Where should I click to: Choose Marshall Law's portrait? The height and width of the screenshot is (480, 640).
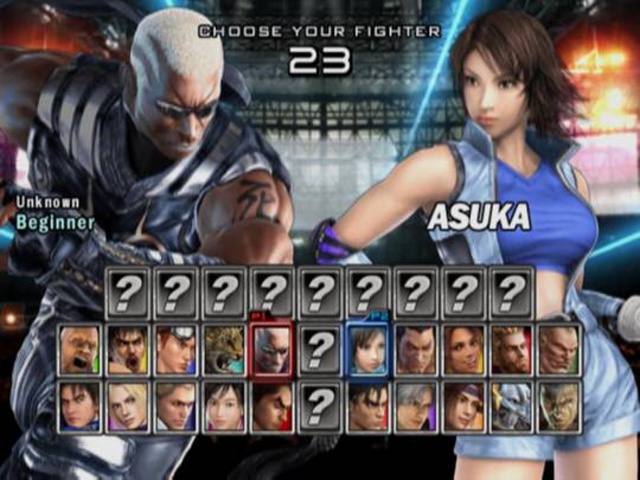coord(128,350)
